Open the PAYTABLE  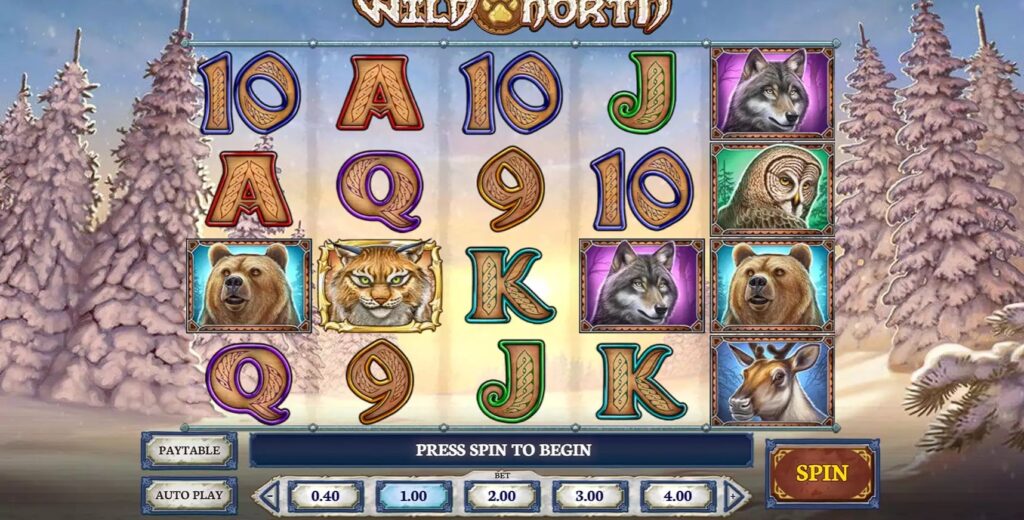[189, 450]
